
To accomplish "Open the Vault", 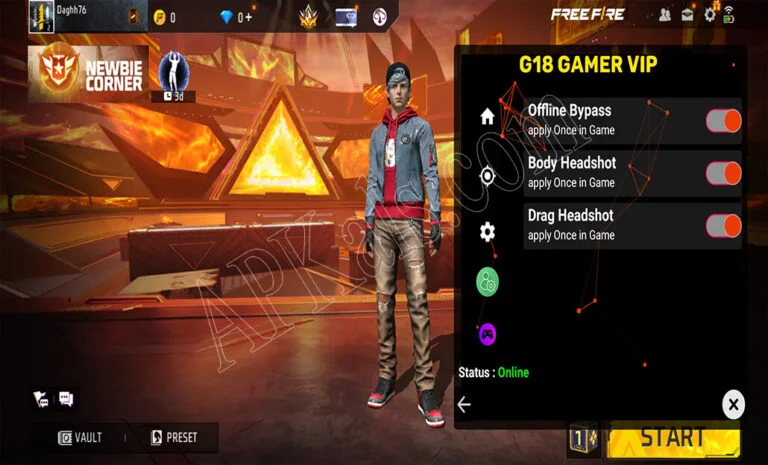I will pyautogui.click(x=80, y=437).
